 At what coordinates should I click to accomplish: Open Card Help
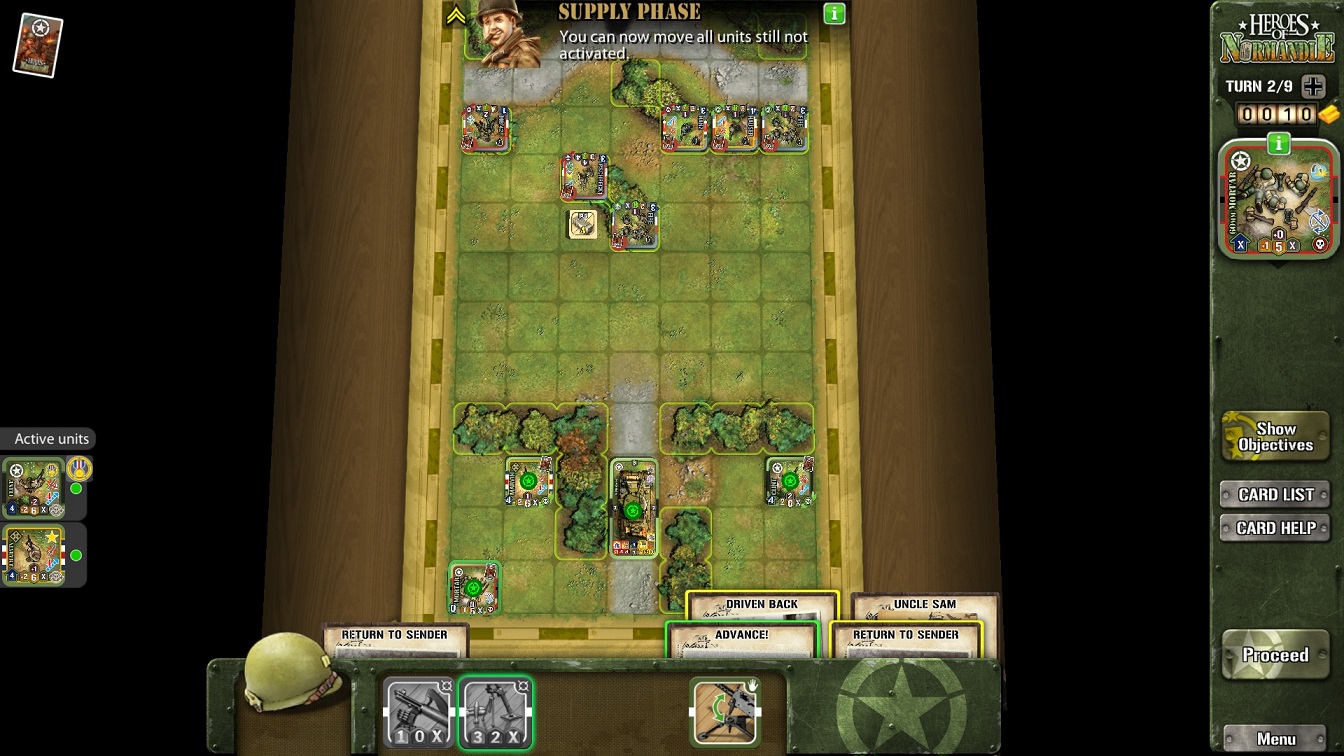pos(1275,528)
